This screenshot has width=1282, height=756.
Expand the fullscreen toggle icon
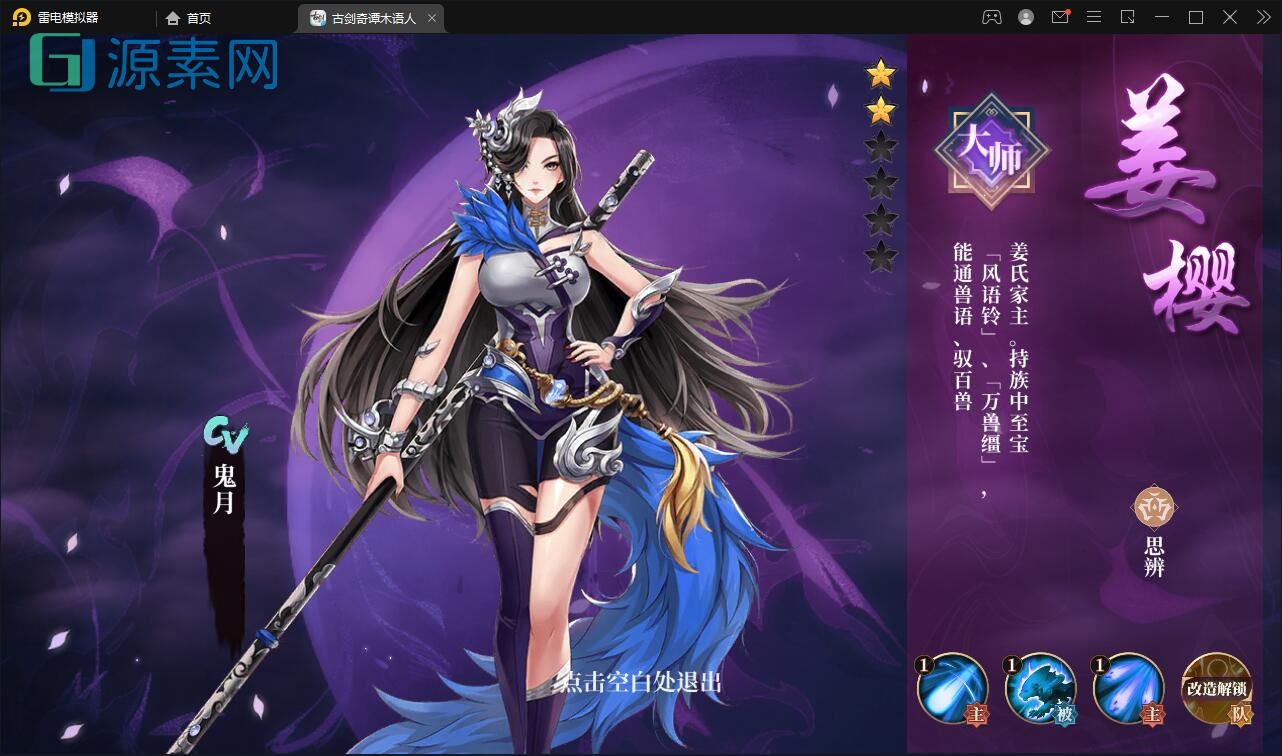pyautogui.click(x=1129, y=17)
